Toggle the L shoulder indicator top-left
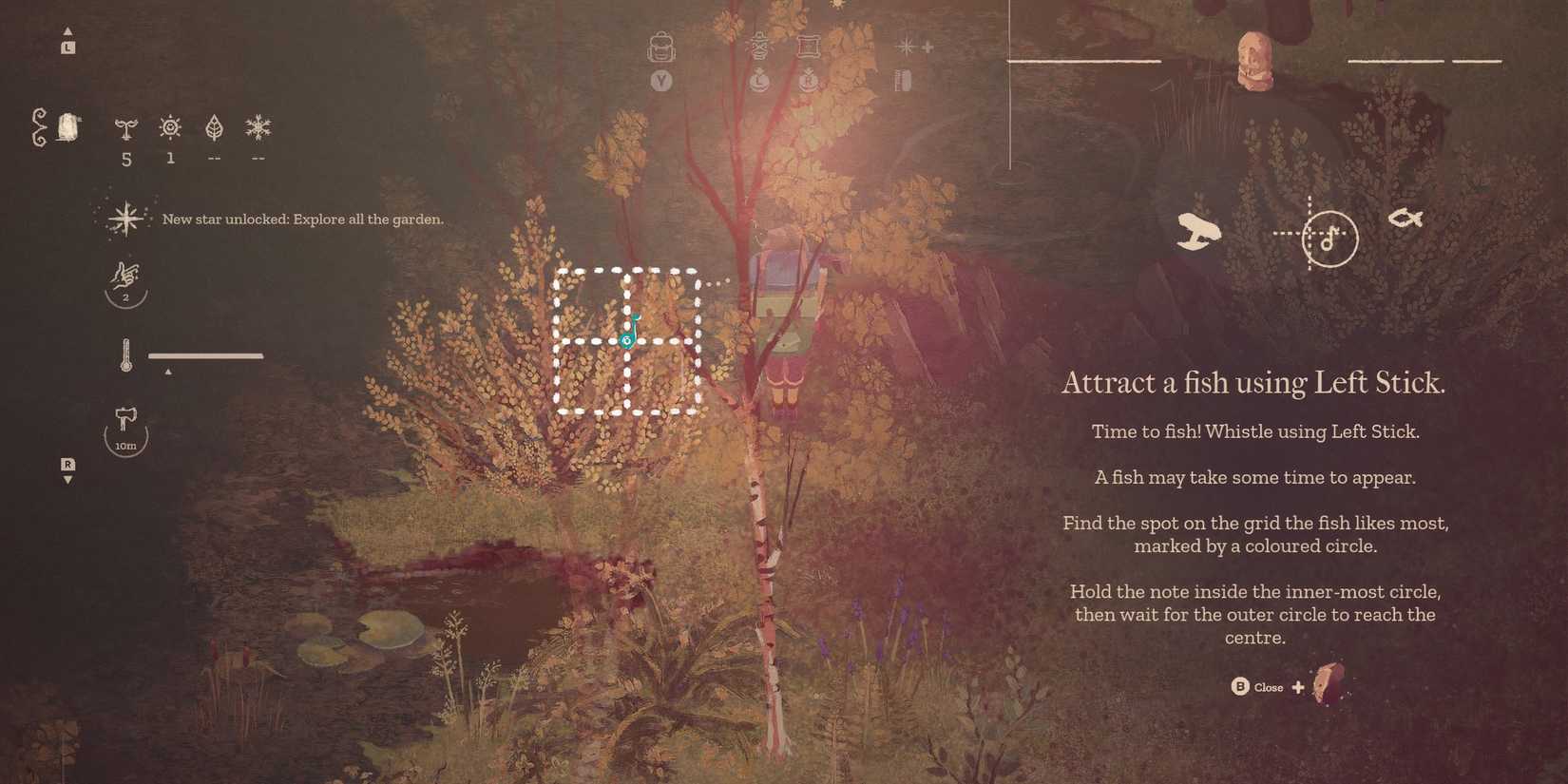Image resolution: width=1568 pixels, height=784 pixels. [x=67, y=46]
